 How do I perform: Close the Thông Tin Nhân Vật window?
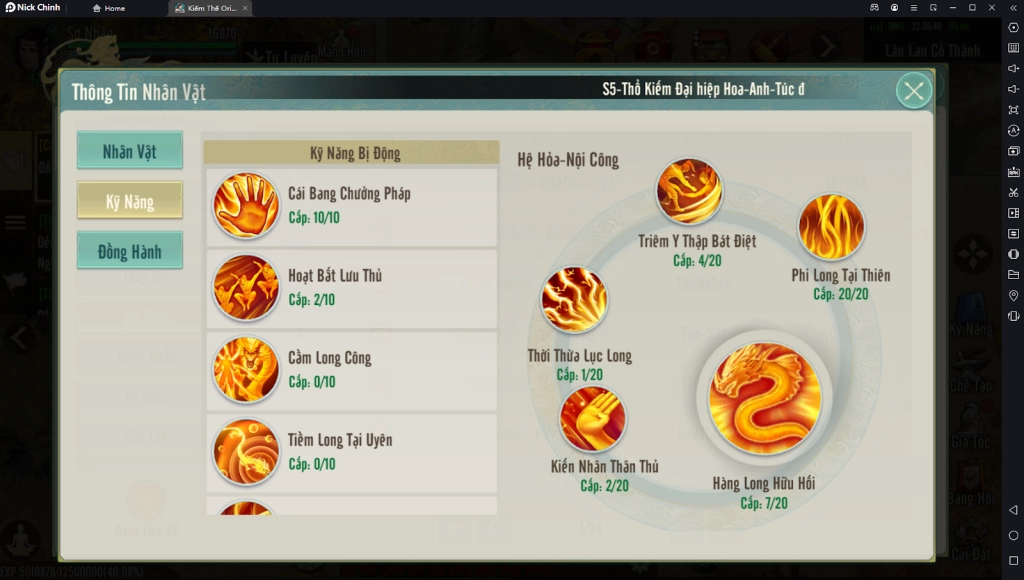[x=913, y=91]
